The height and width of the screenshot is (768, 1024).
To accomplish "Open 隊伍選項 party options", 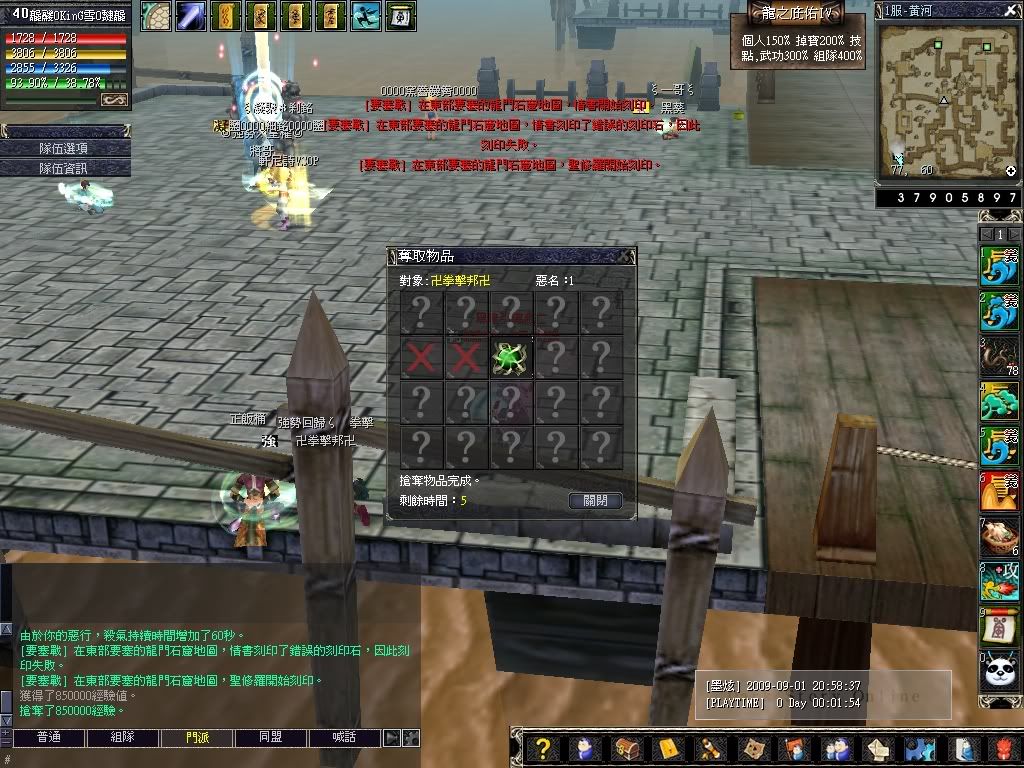I will 64,148.
